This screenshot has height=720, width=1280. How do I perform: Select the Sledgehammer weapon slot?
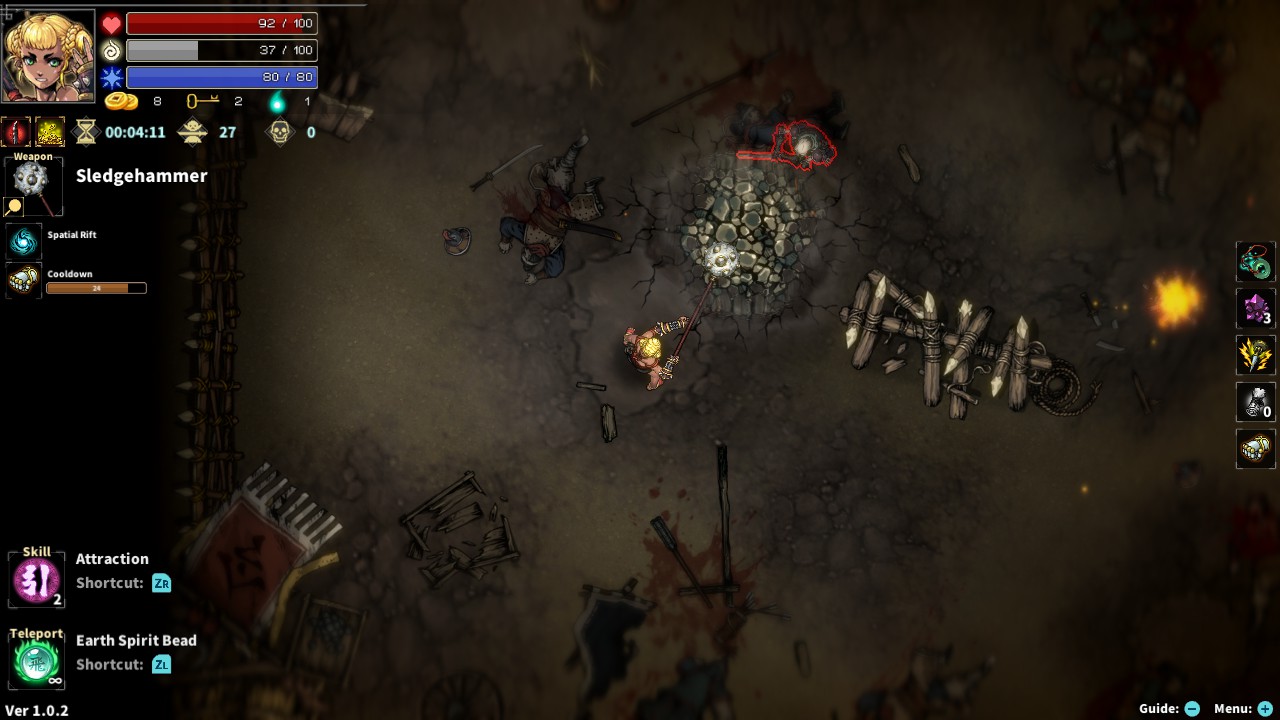(x=33, y=185)
